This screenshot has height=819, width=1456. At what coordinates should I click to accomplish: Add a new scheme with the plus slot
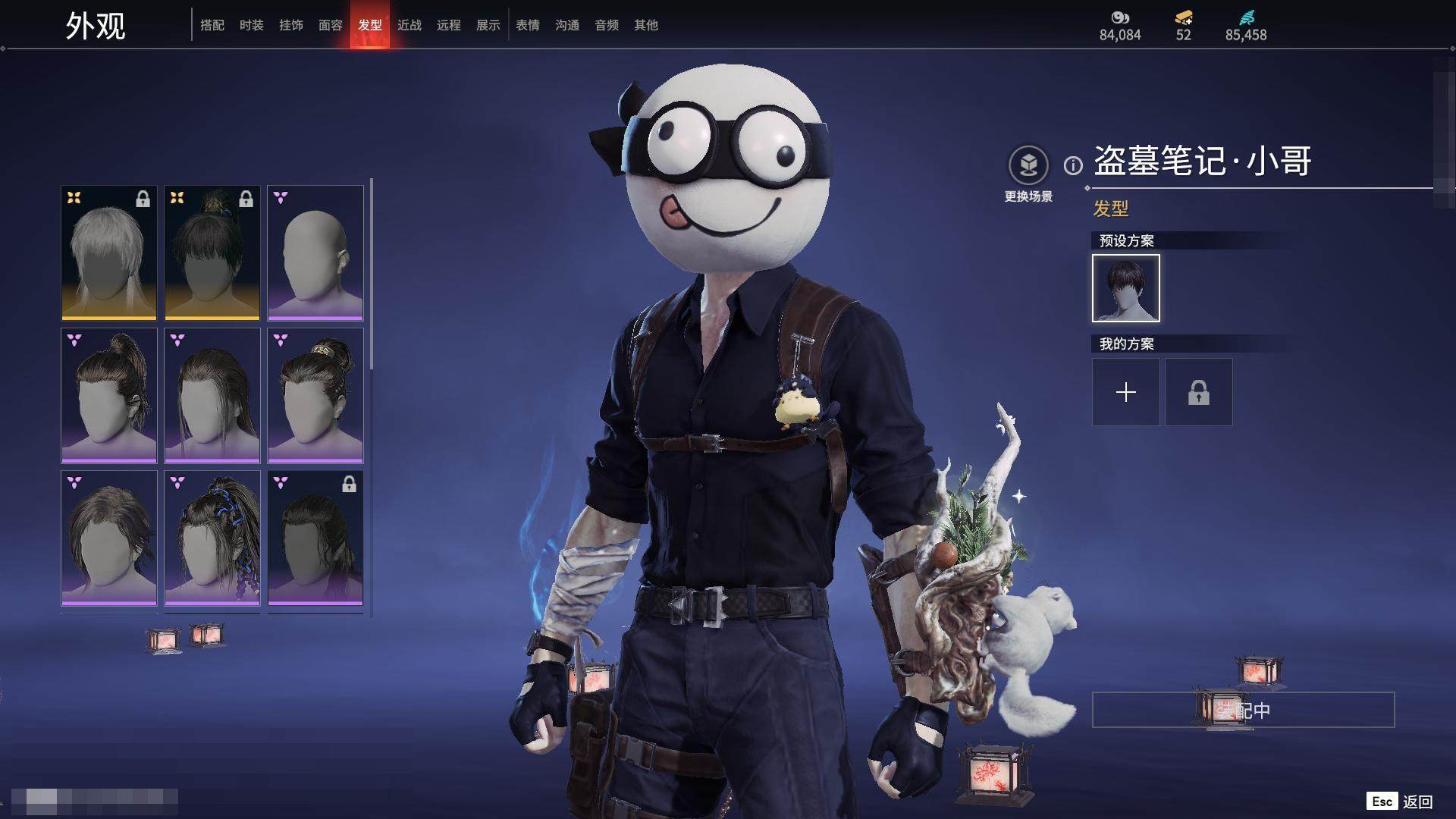click(1126, 392)
